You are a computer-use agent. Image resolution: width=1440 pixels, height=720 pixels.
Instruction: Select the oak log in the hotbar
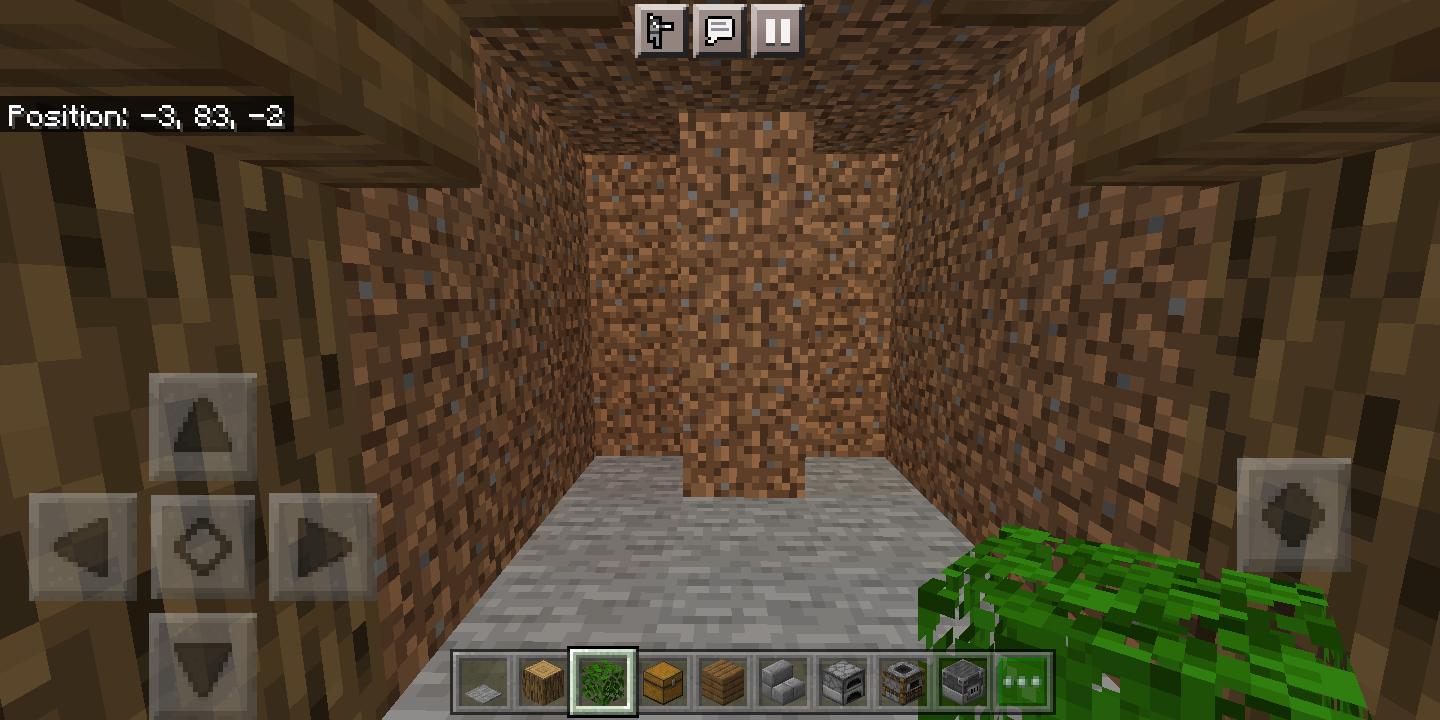[541, 680]
